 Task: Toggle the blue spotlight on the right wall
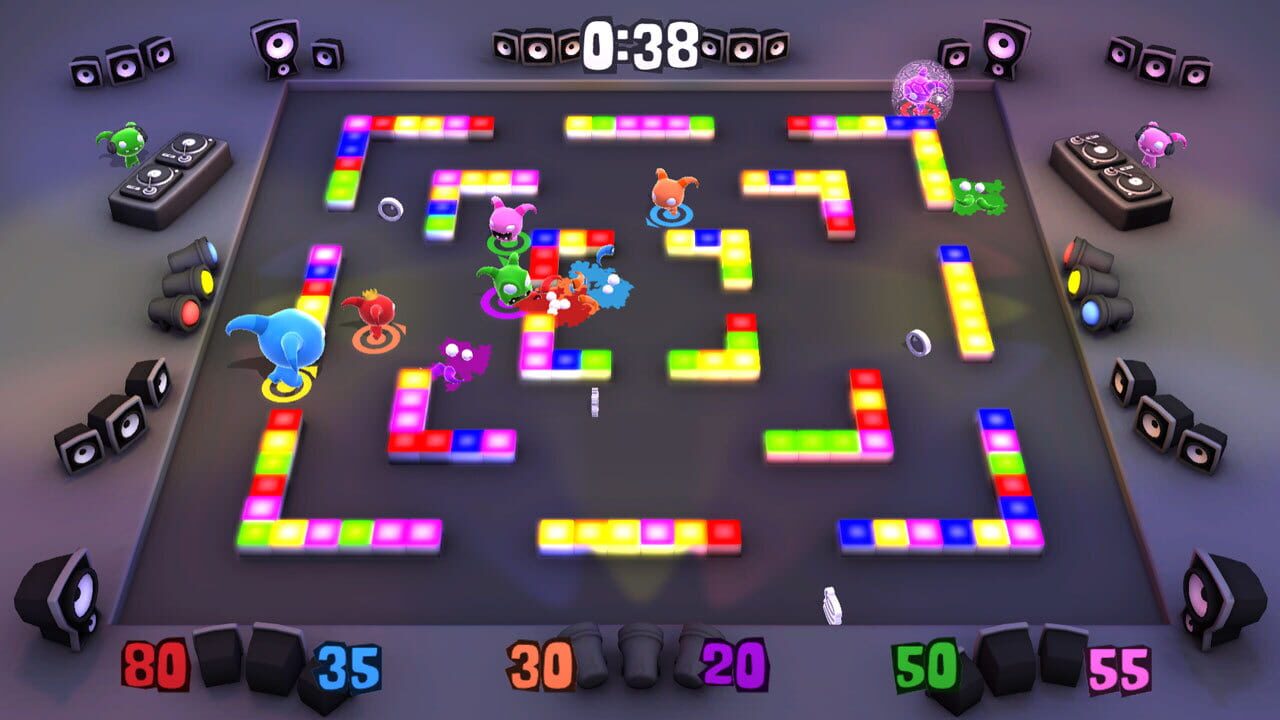tap(1090, 313)
